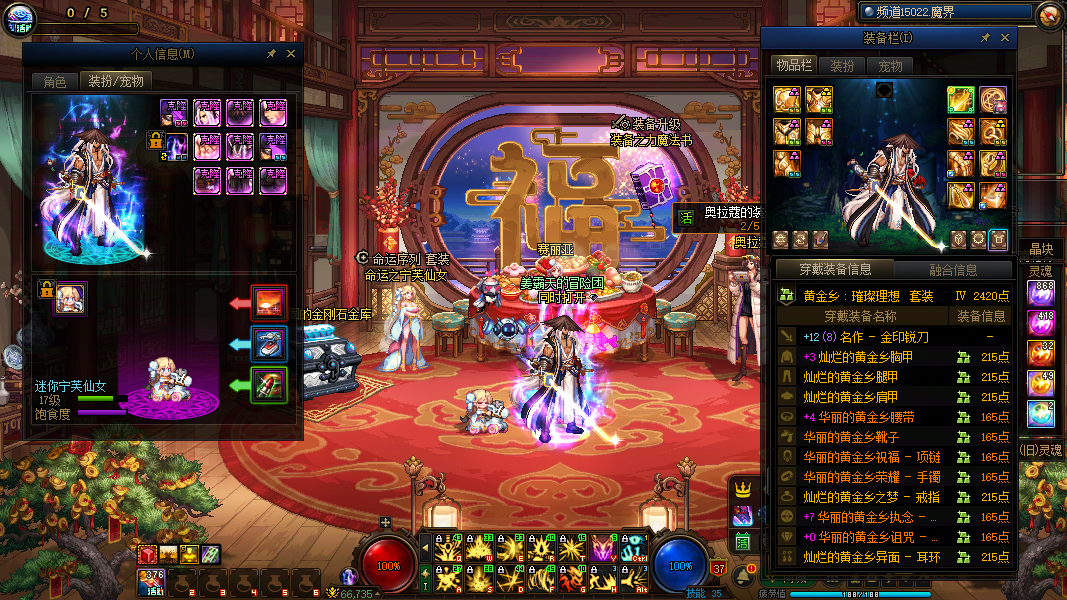This screenshot has width=1067, height=600.
Task: Click the crown icon beside the skill bar
Action: pos(743,489)
